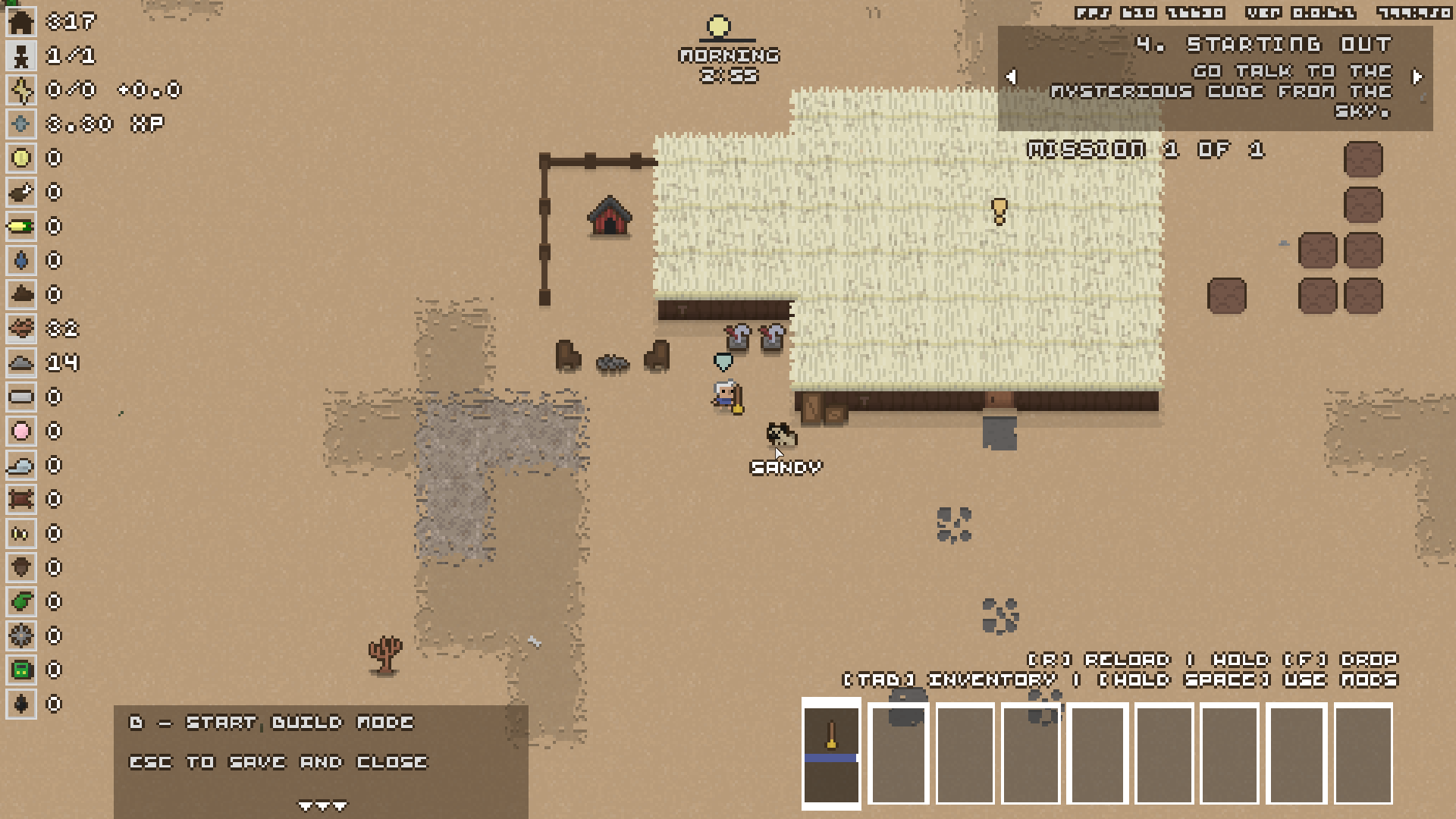Click the wood logs resource icon
Screen dimensions: 1456x819
point(21,329)
